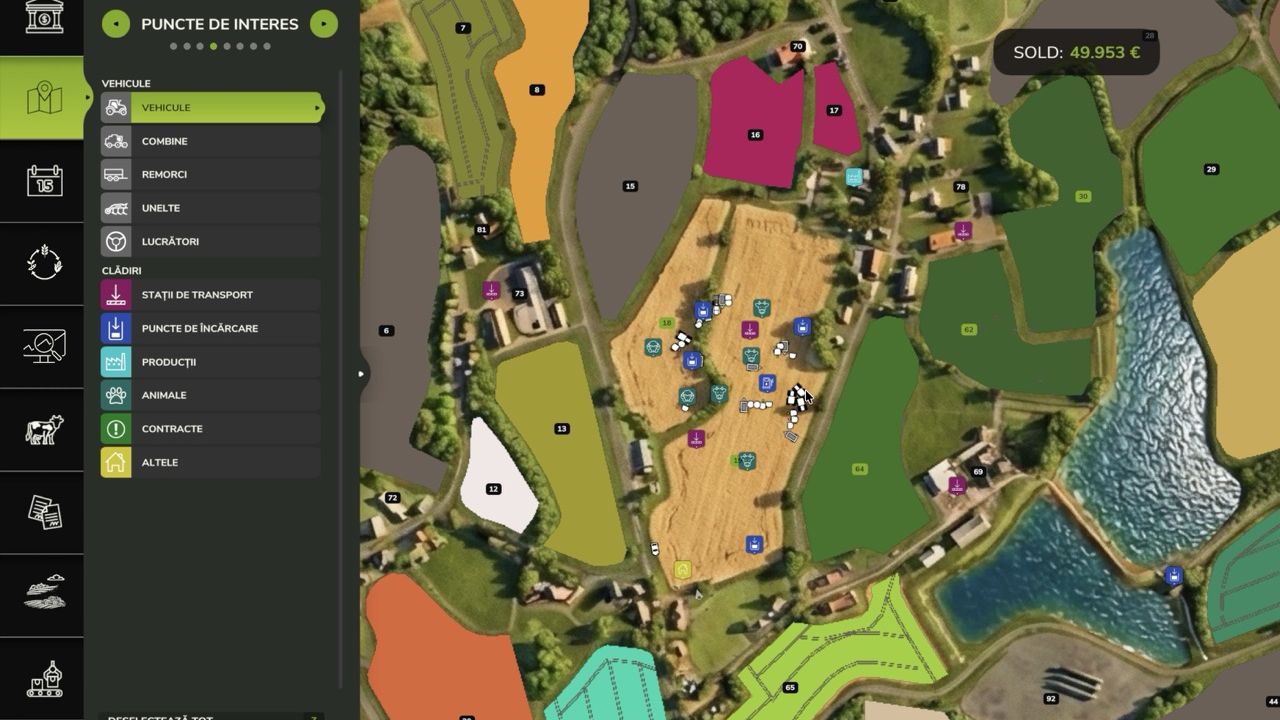Select the cow animals icon in the sidebar
Image resolution: width=1280 pixels, height=720 pixels.
42,430
